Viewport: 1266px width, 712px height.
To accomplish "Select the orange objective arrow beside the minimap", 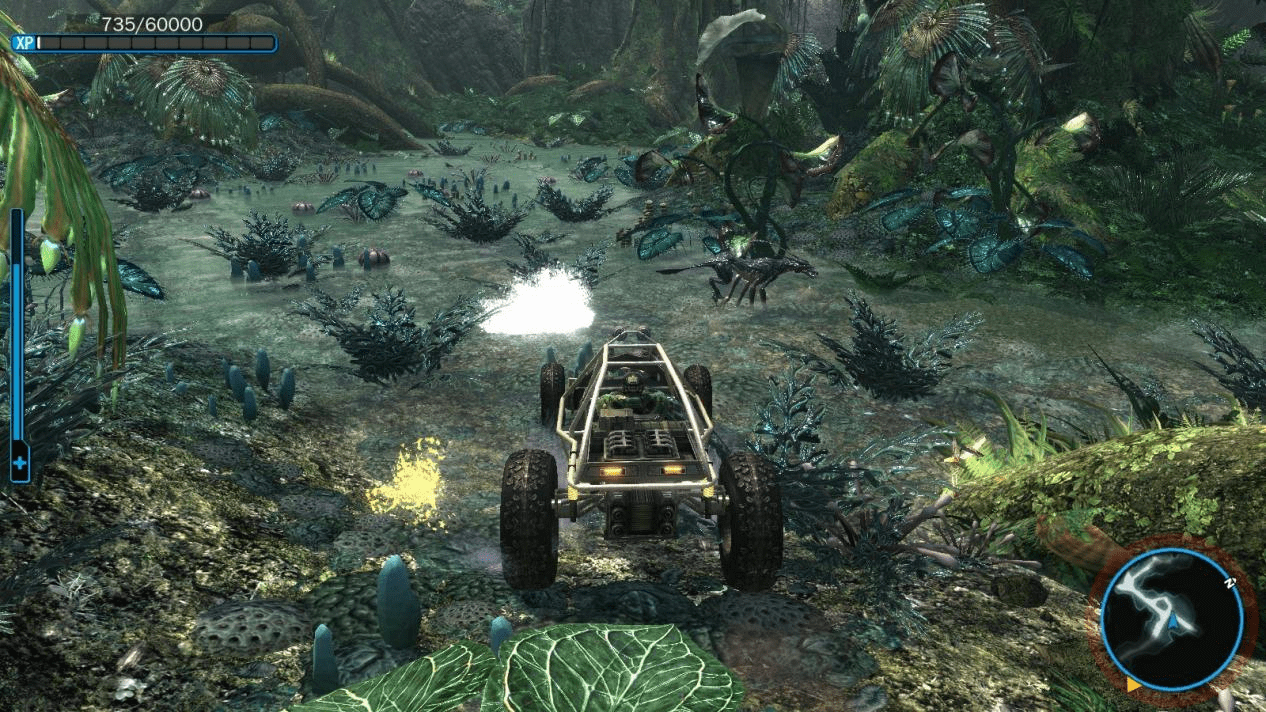I will 1133,685.
